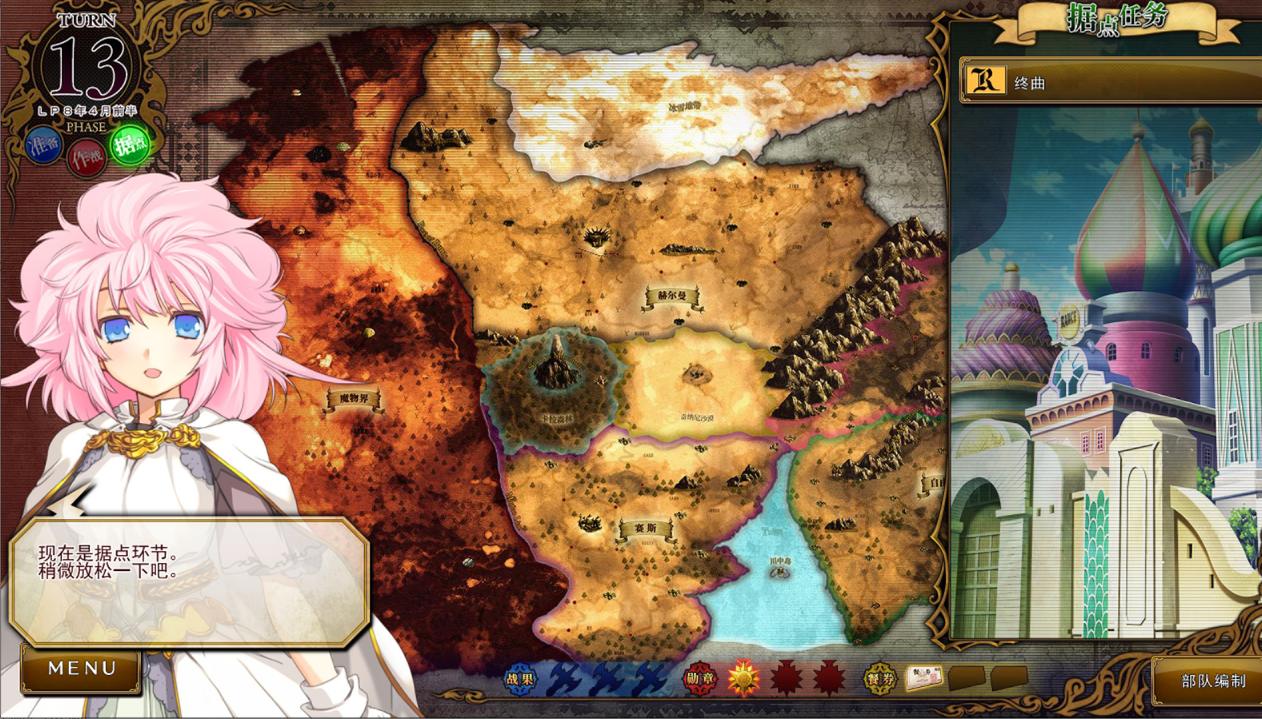Click the glowing gold sun medal
The image size is (1262, 719).
743,678
